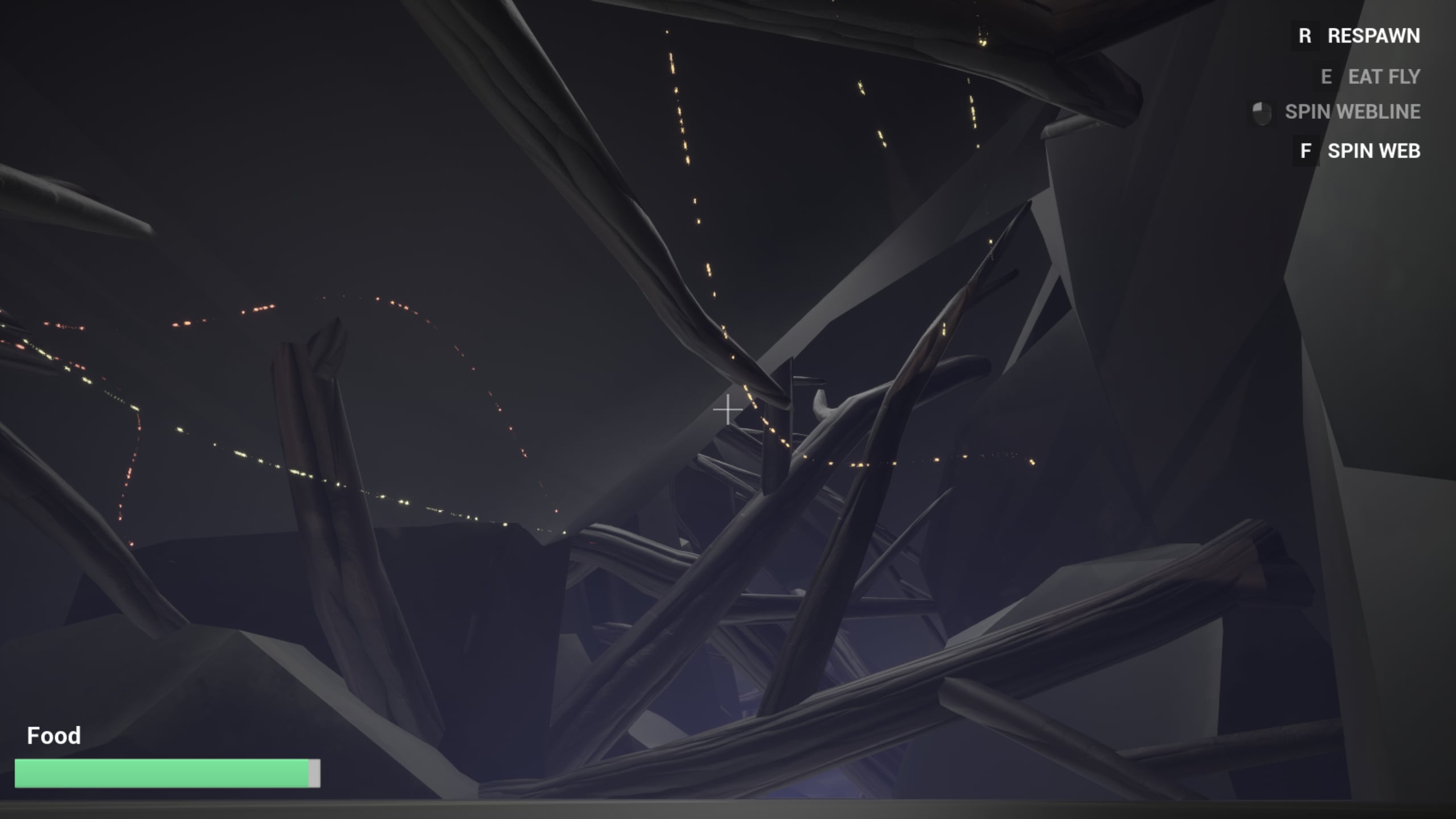Click the Food label above the bar
The height and width of the screenshot is (819, 1456).
(54, 735)
